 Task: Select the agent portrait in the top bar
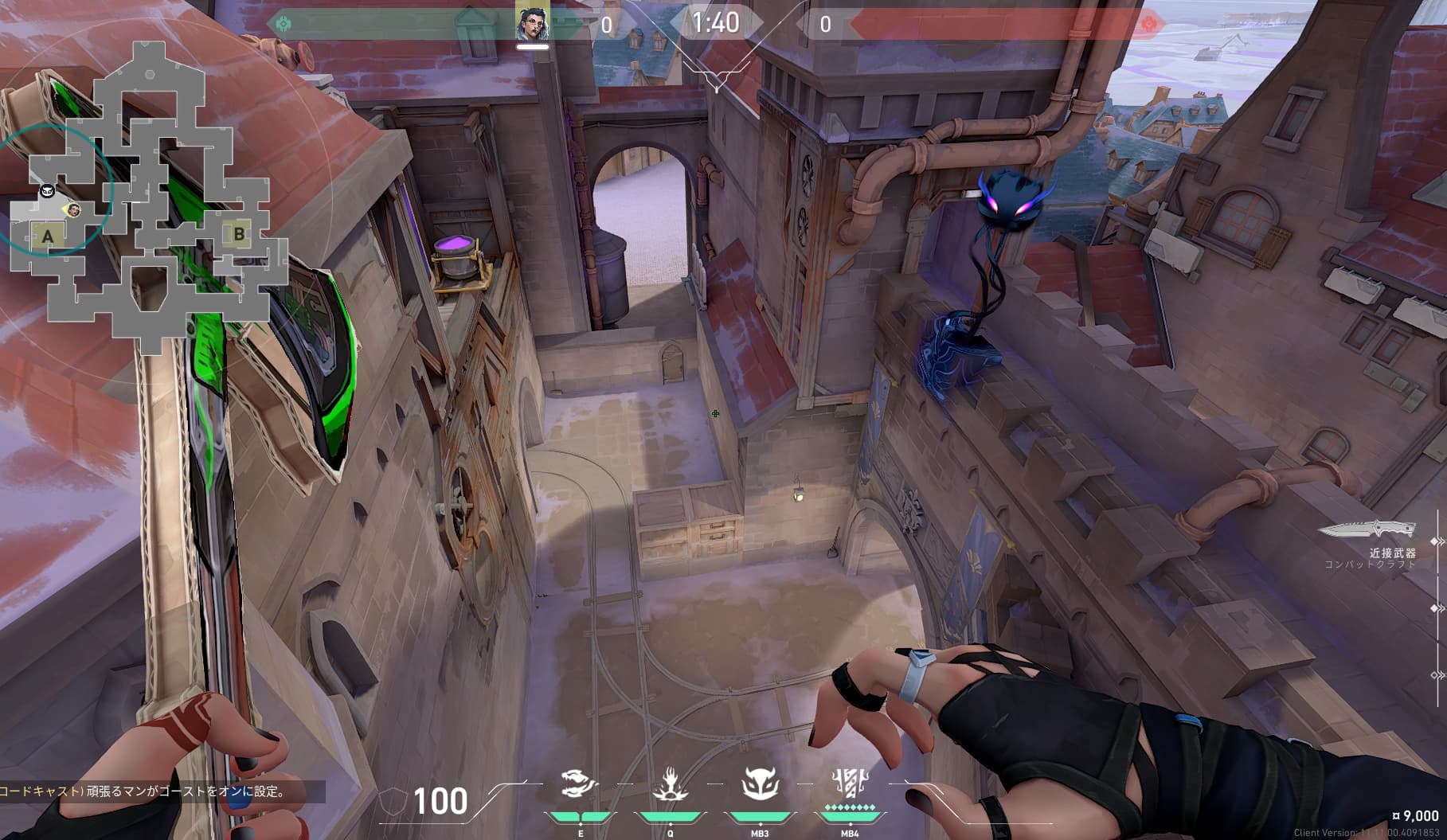coord(532,24)
